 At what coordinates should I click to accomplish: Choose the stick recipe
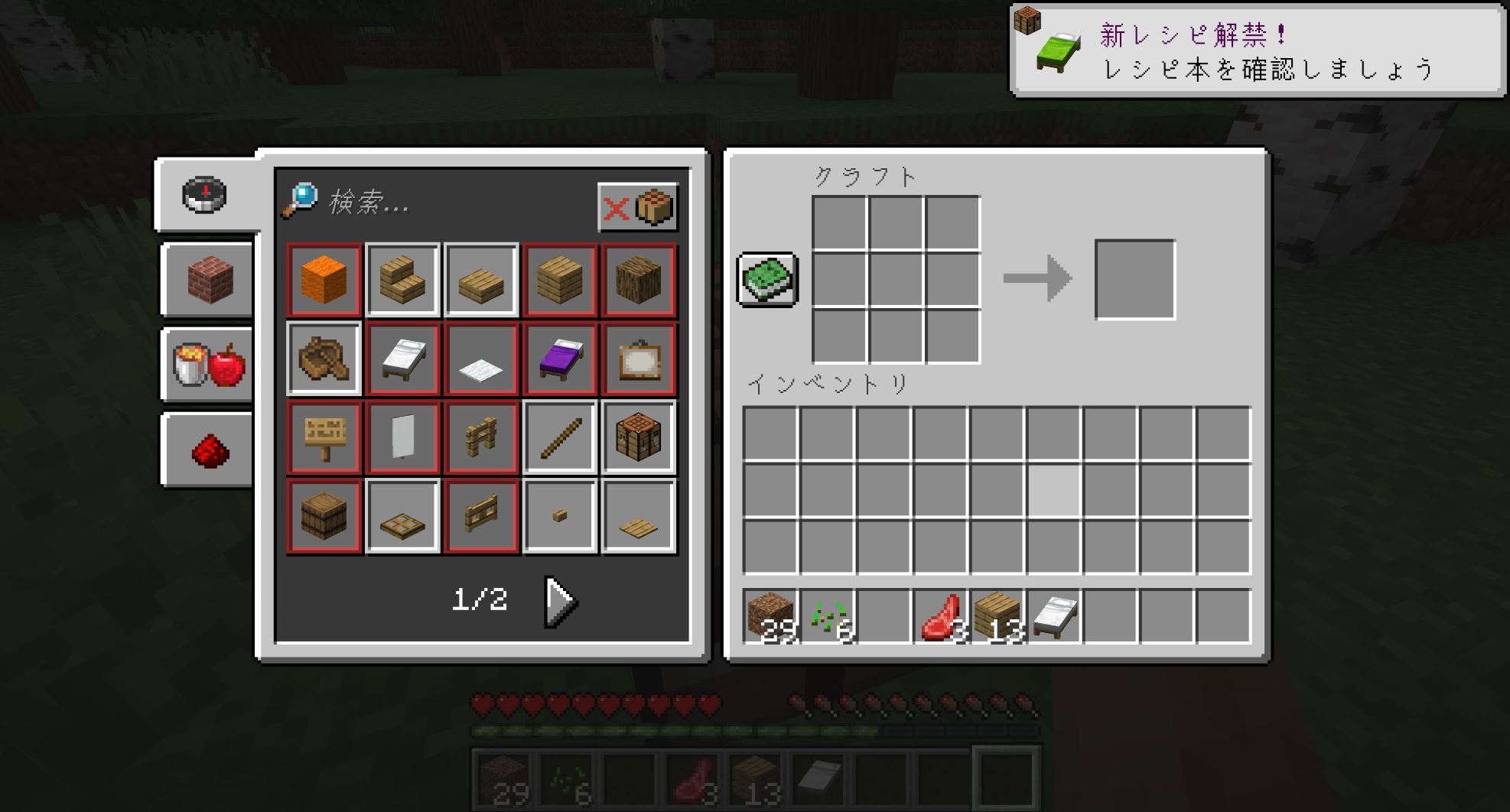coord(560,438)
